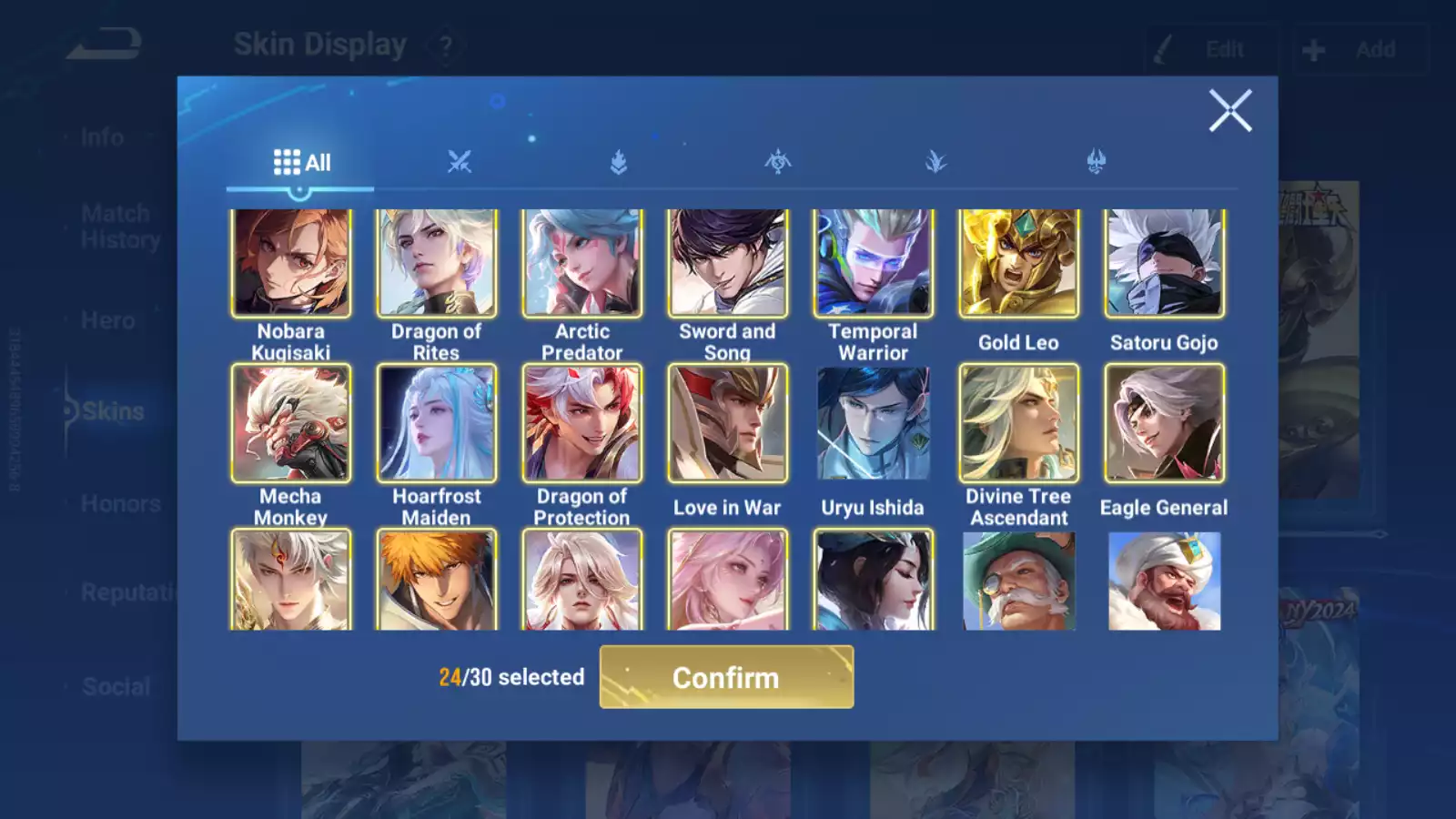Choose the Dragon of Rites skin
The image size is (1456, 819).
coord(437,263)
